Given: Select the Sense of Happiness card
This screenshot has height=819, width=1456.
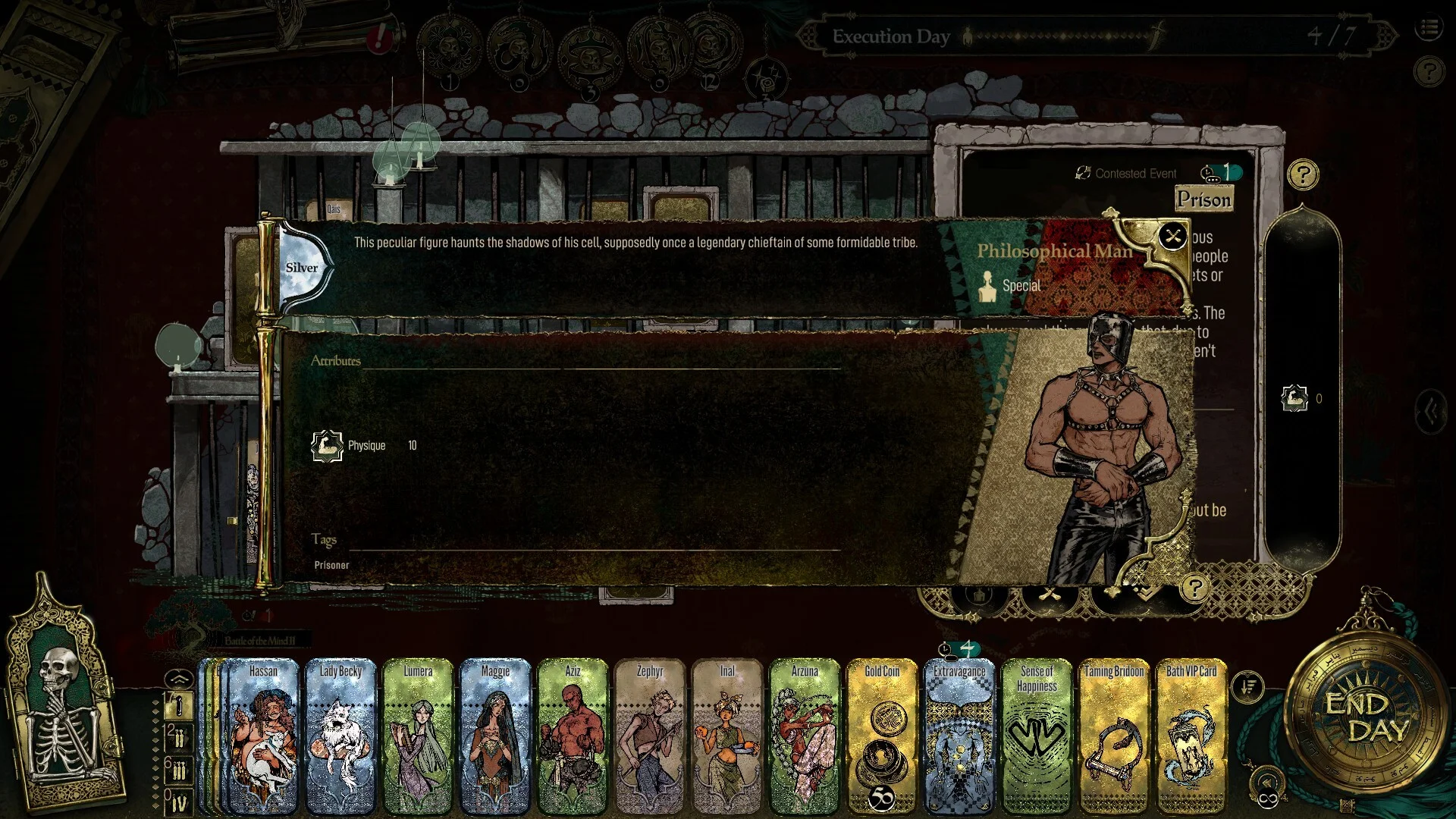Looking at the screenshot, I should coord(1037,736).
